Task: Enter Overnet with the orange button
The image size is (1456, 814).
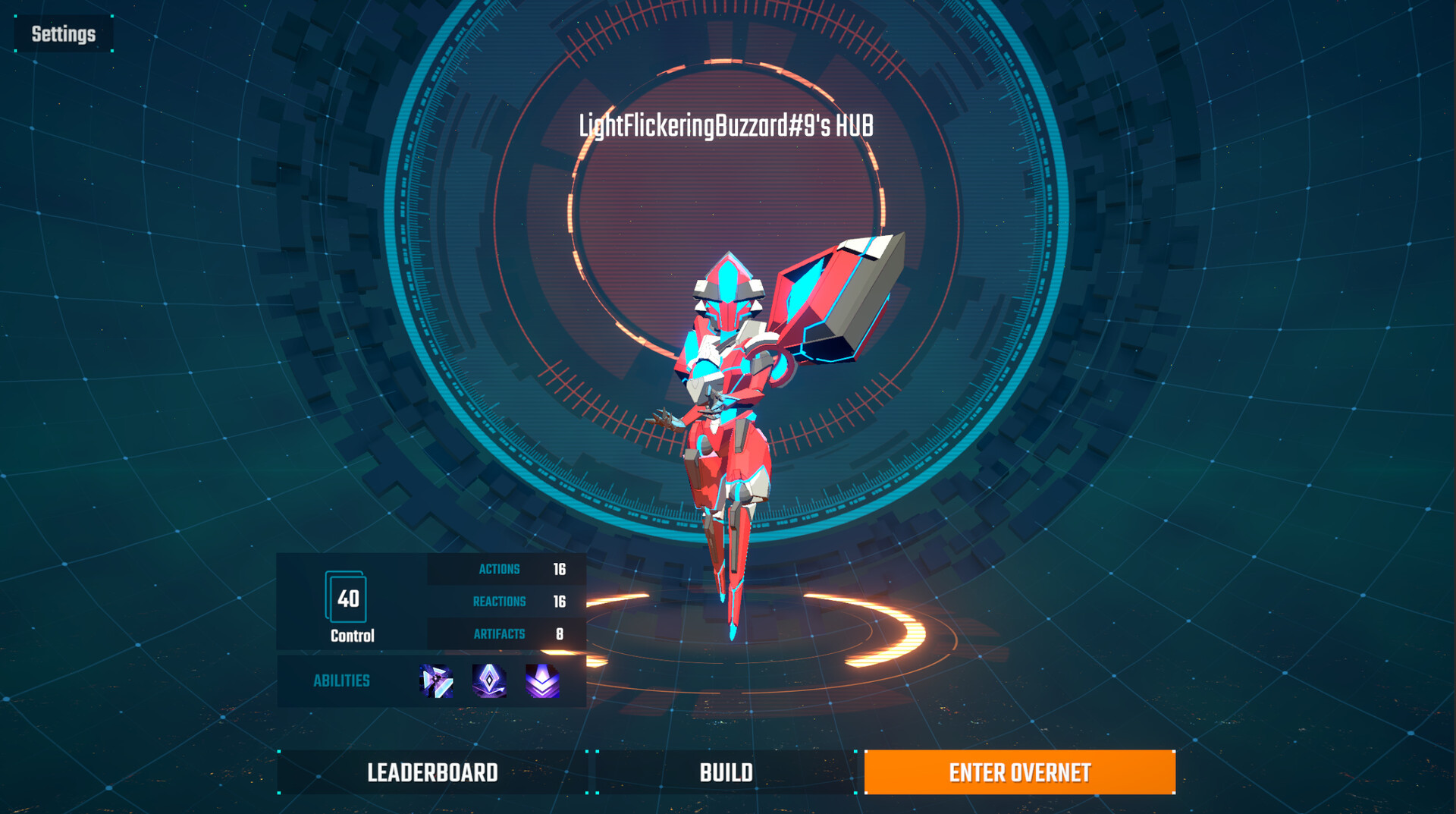Action: click(x=1019, y=772)
